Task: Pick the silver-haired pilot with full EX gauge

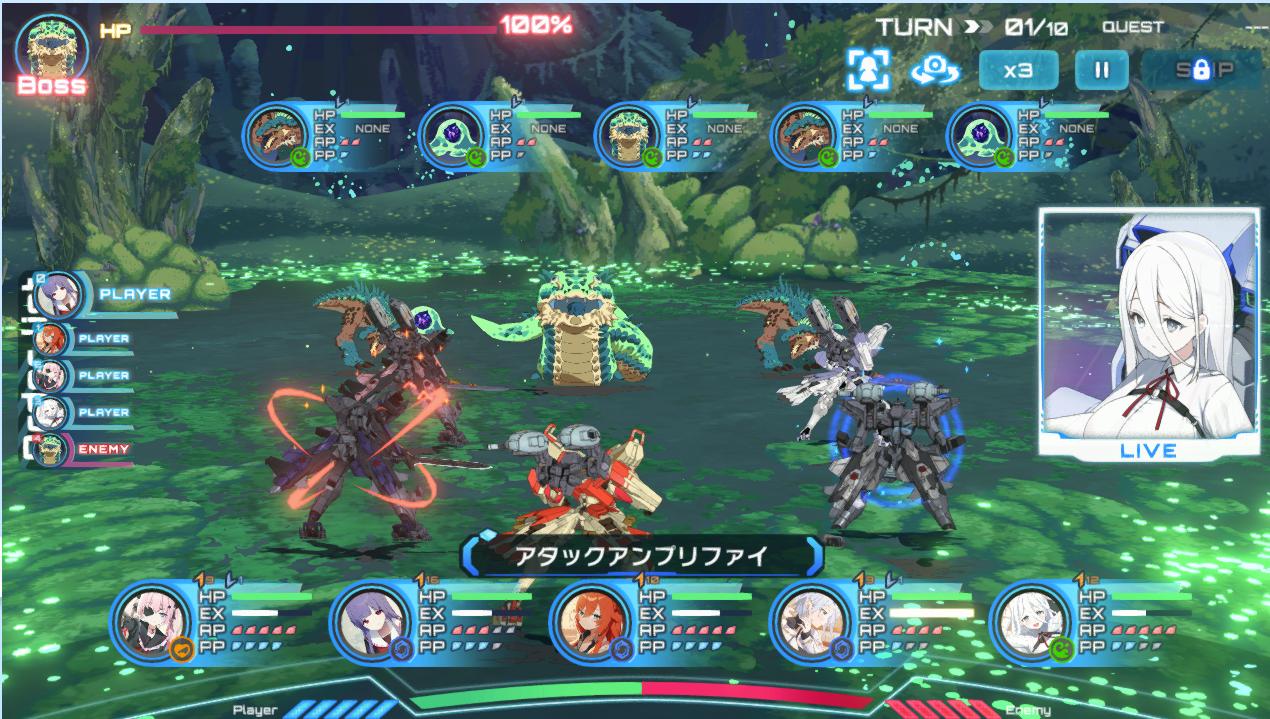Action: pyautogui.click(x=810, y=622)
